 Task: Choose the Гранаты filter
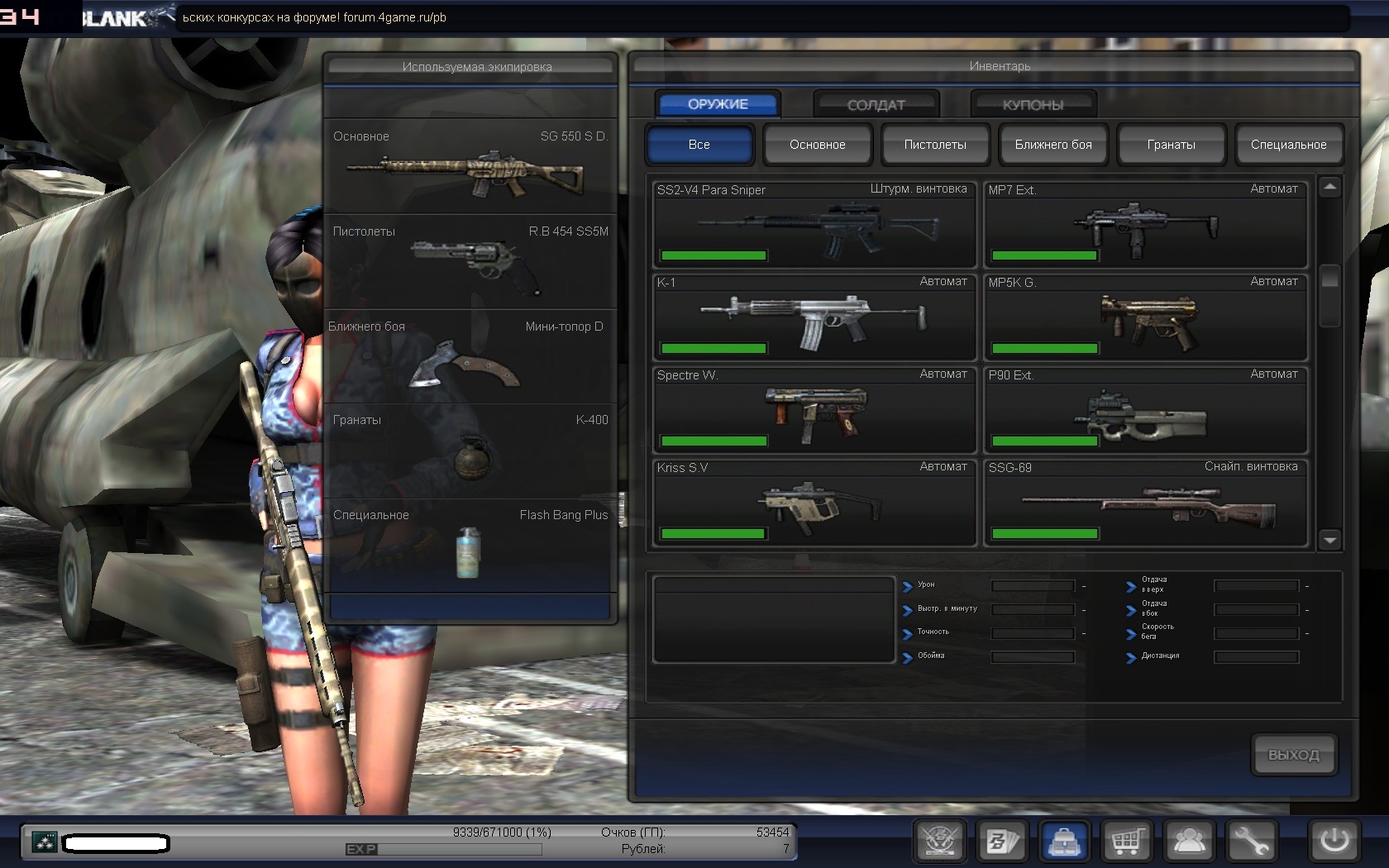(1171, 145)
